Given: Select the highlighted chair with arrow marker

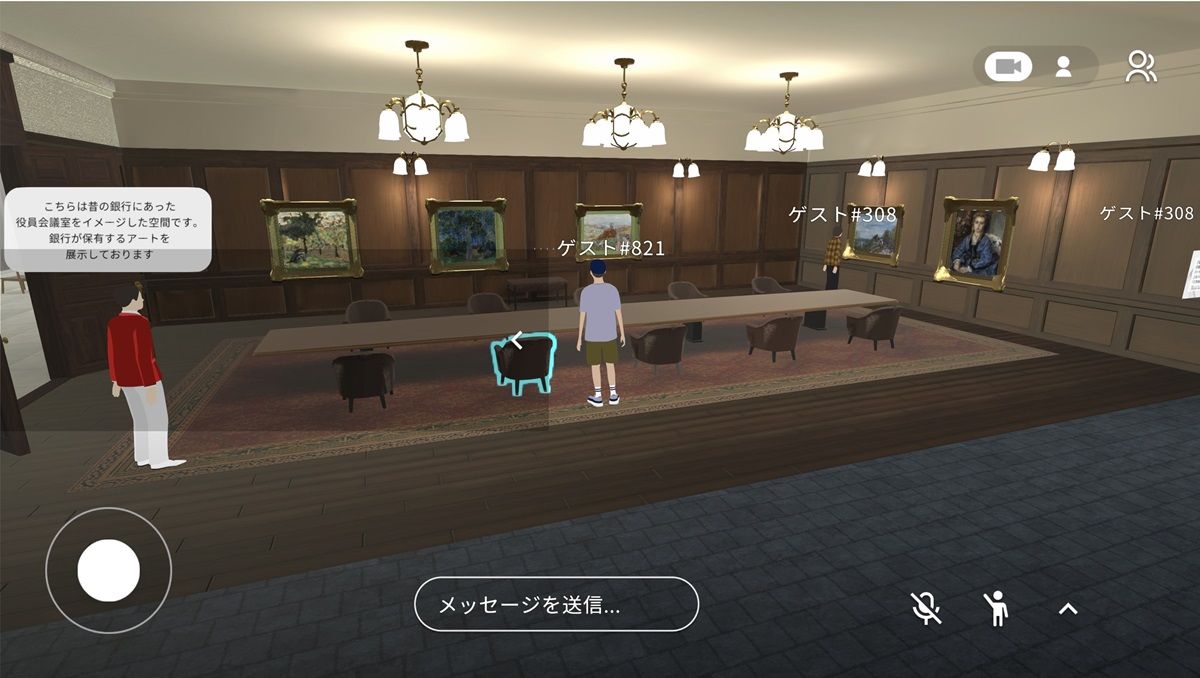Looking at the screenshot, I should (525, 362).
